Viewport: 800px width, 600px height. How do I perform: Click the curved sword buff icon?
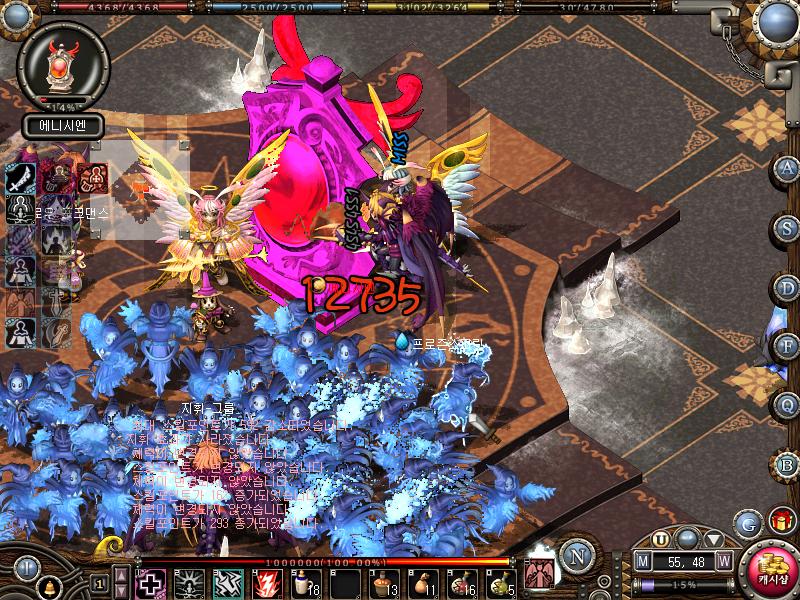(20, 179)
